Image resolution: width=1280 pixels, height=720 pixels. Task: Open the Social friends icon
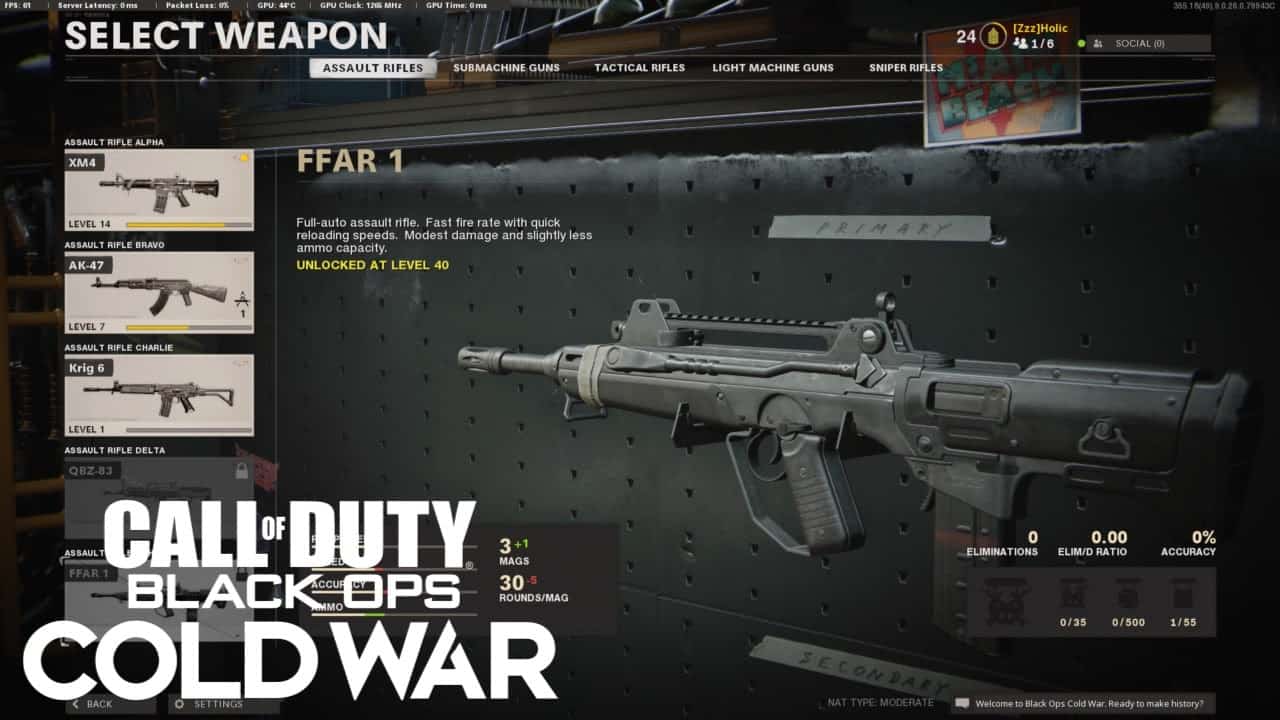pos(1098,43)
